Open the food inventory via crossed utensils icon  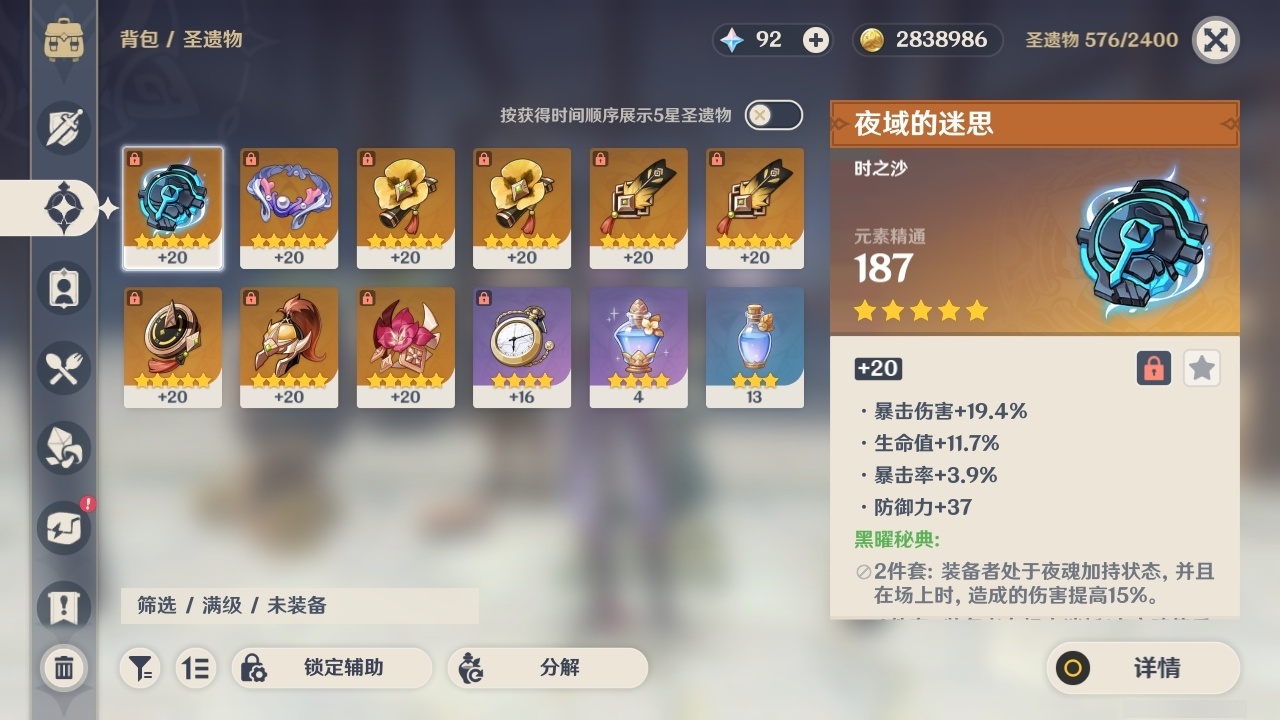(x=63, y=368)
